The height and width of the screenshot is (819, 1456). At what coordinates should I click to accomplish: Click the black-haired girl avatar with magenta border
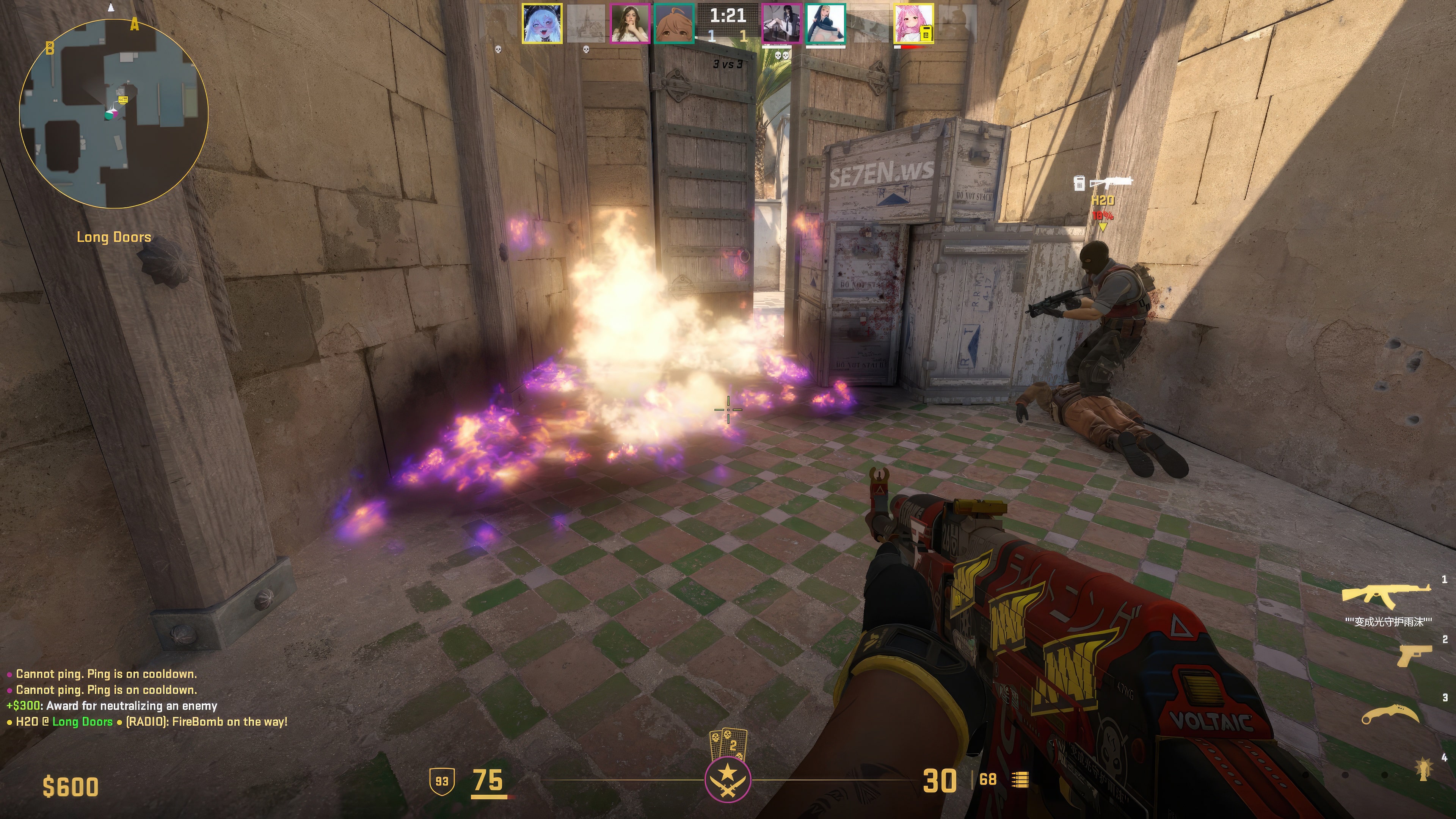pyautogui.click(x=781, y=23)
